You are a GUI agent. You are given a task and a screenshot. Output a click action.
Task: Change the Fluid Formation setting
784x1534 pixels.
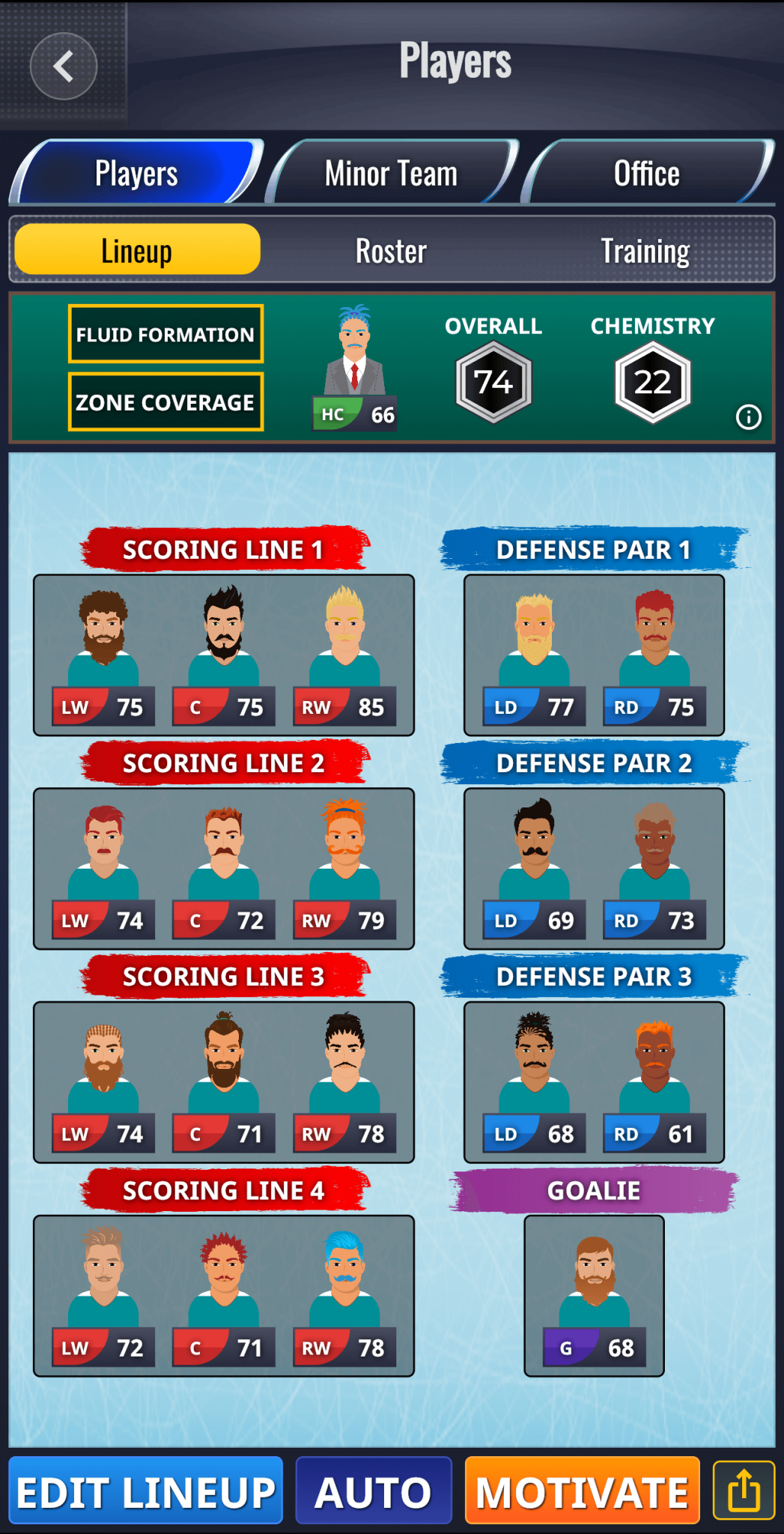click(165, 334)
